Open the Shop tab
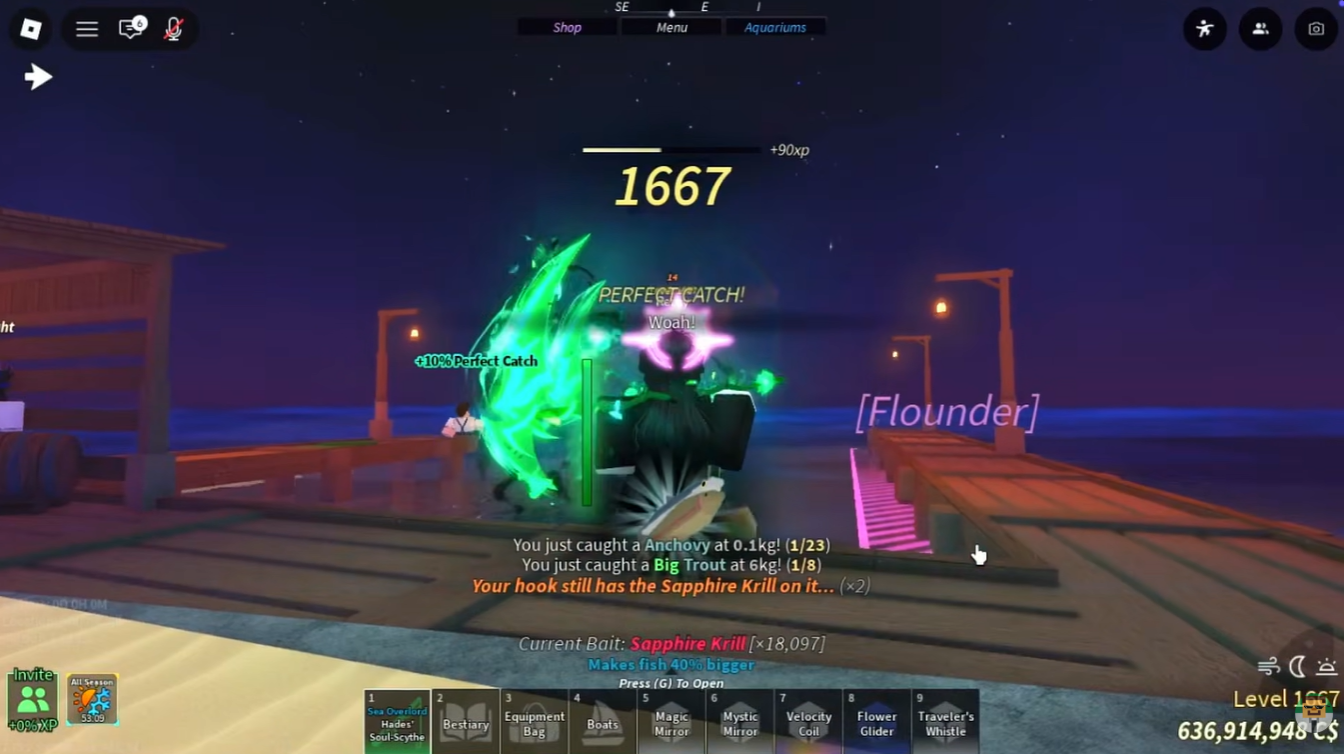Viewport: 1344px width, 754px height. (567, 27)
